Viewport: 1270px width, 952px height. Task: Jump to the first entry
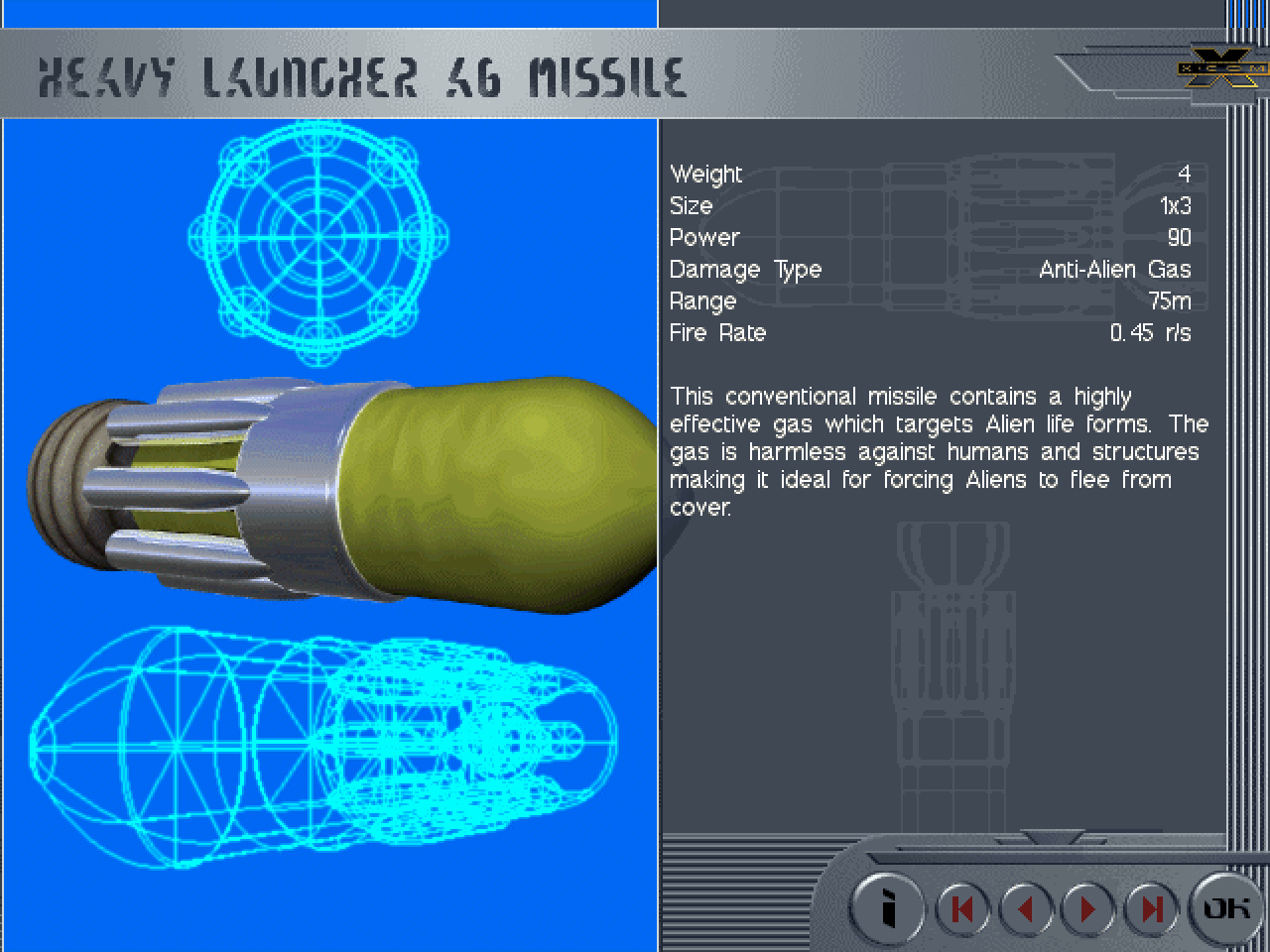(962, 908)
